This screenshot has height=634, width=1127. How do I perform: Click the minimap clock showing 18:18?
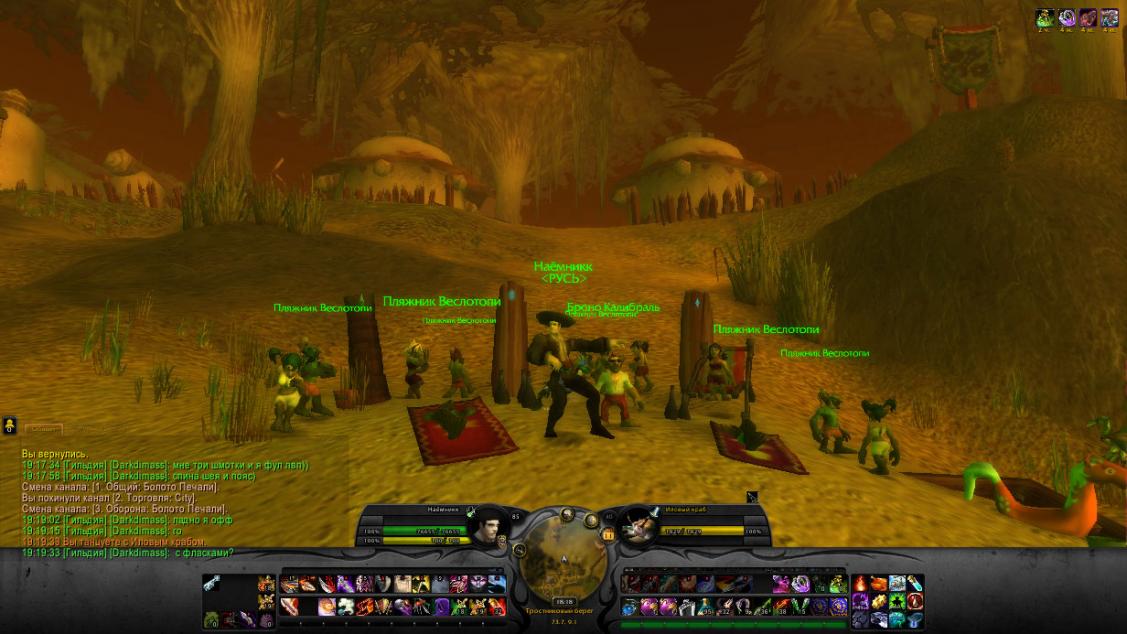pos(564,602)
